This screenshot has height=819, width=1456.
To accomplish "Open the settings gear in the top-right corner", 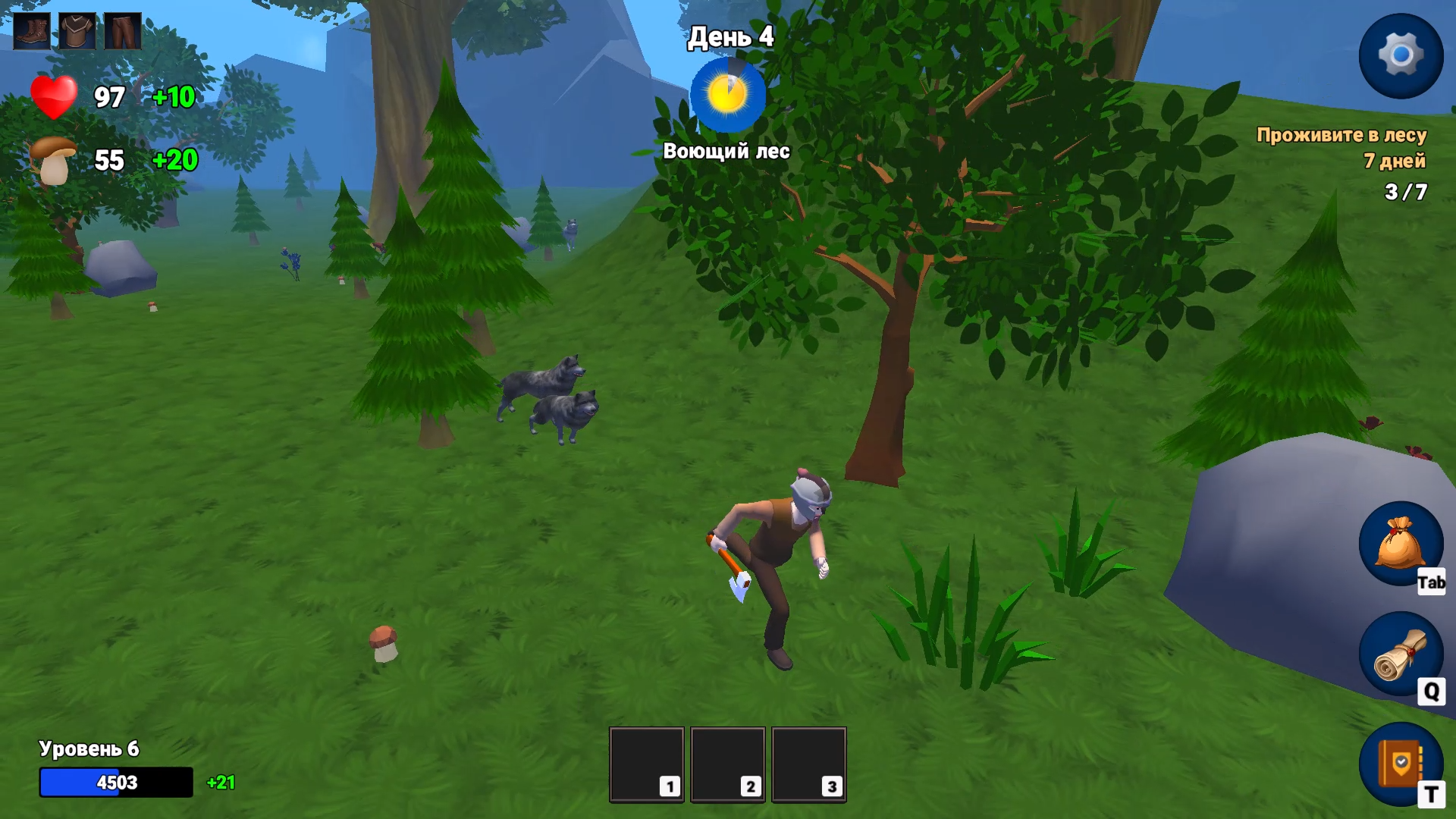I will point(1401,55).
